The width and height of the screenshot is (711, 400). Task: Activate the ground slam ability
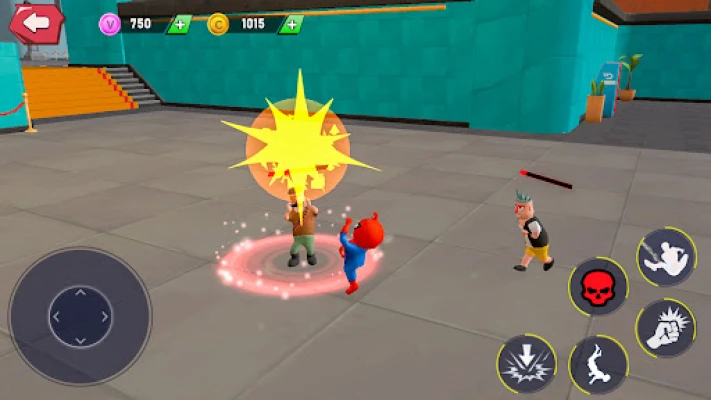tap(526, 363)
